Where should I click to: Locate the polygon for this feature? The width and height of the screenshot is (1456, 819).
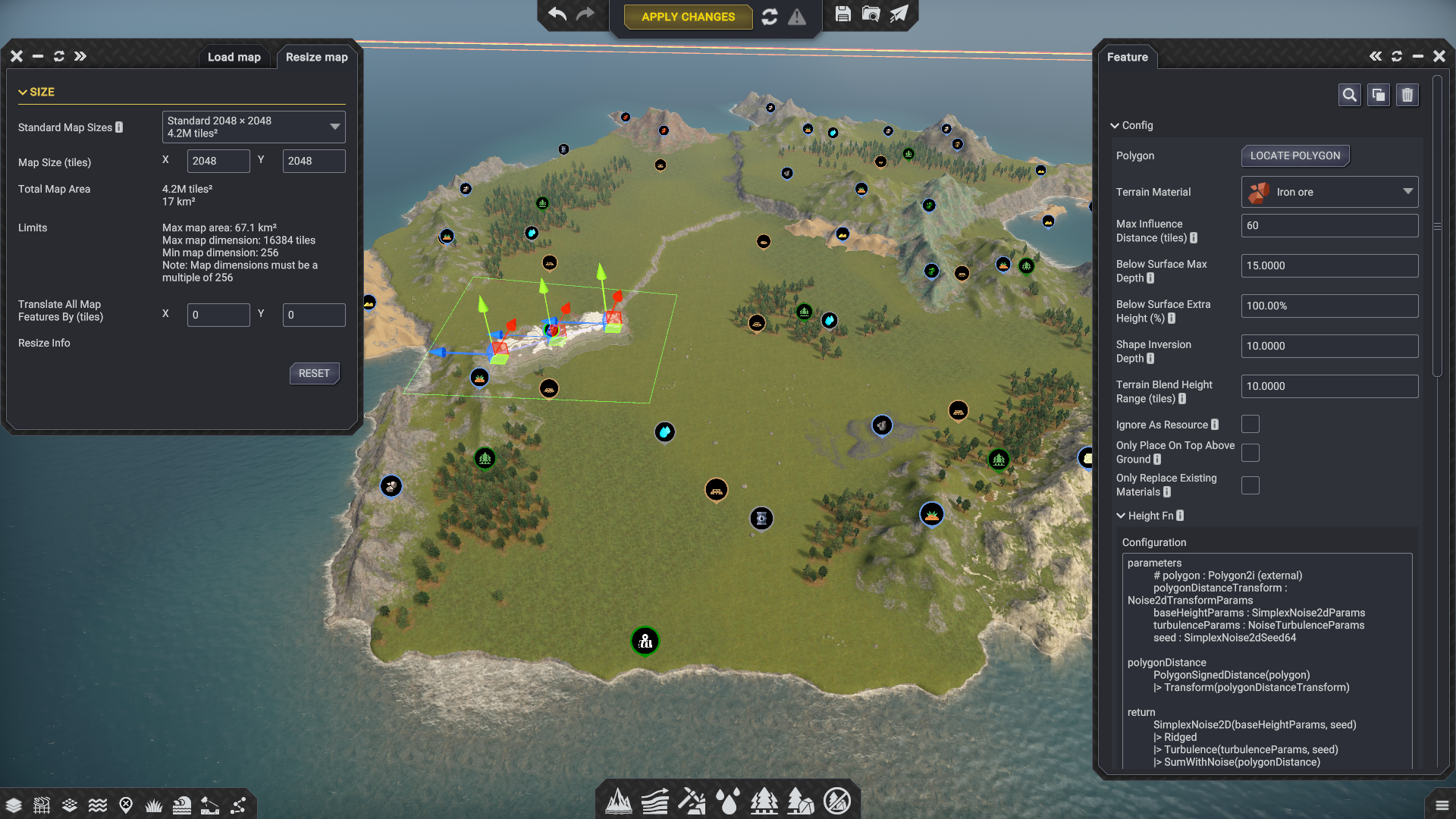tap(1294, 155)
